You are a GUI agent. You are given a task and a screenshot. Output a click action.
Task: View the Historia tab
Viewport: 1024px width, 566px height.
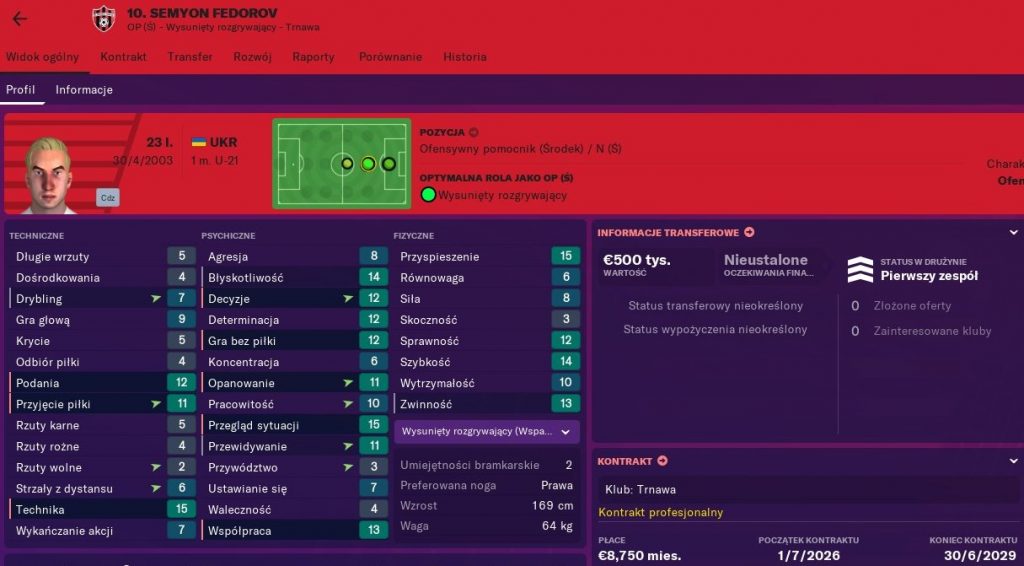[x=465, y=57]
